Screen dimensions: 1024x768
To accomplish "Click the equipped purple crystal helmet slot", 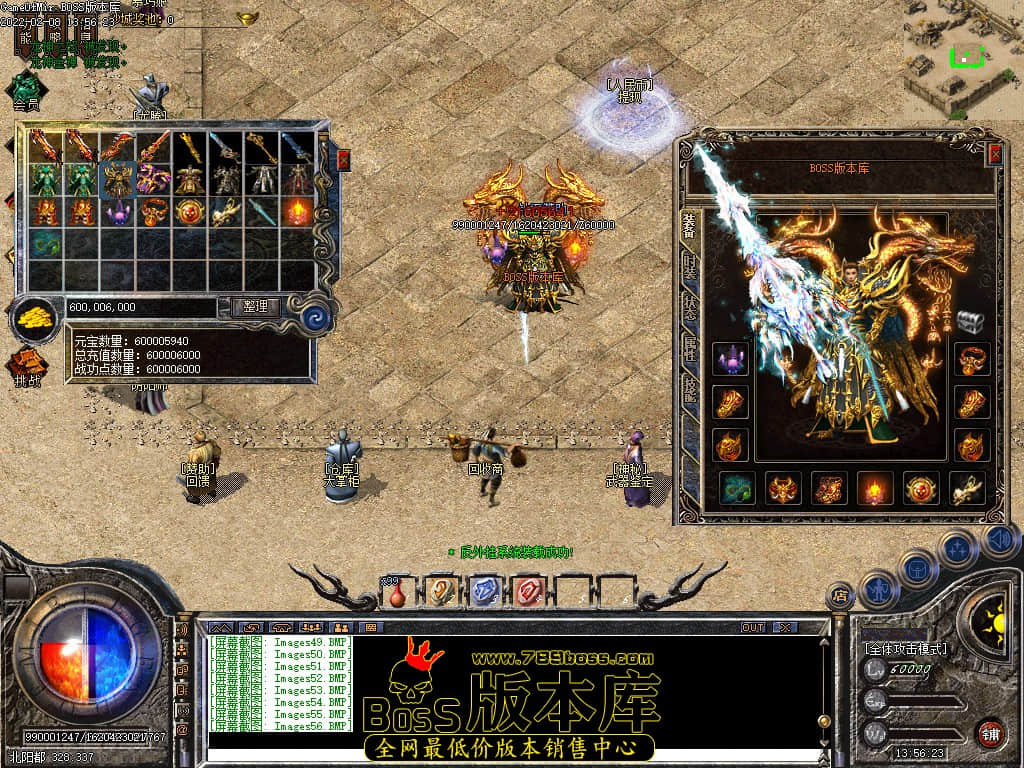I will 730,359.
